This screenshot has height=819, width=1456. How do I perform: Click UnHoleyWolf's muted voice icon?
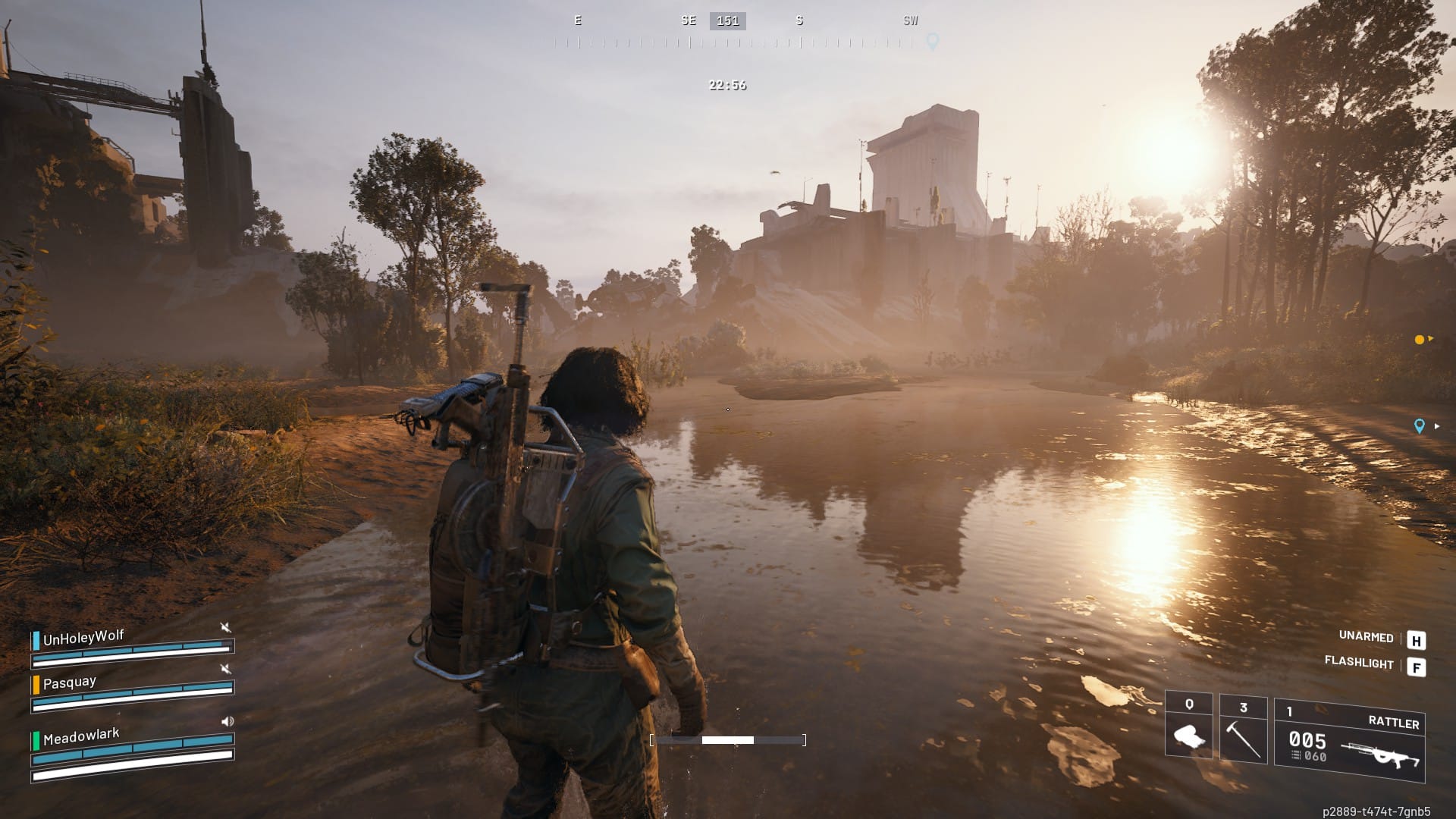pyautogui.click(x=225, y=627)
